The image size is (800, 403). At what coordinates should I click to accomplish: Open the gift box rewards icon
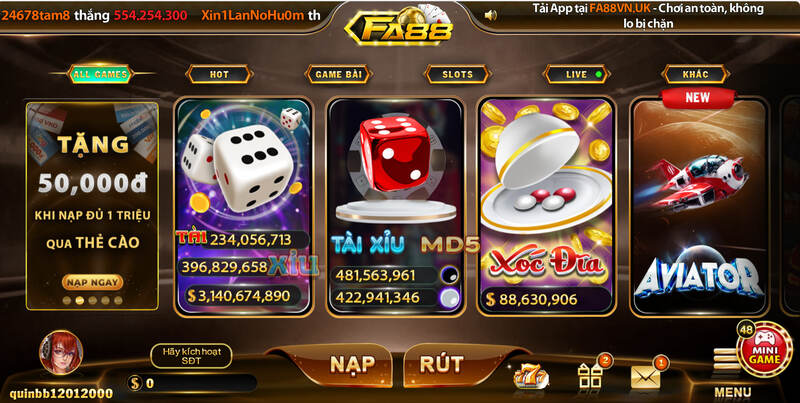point(589,375)
